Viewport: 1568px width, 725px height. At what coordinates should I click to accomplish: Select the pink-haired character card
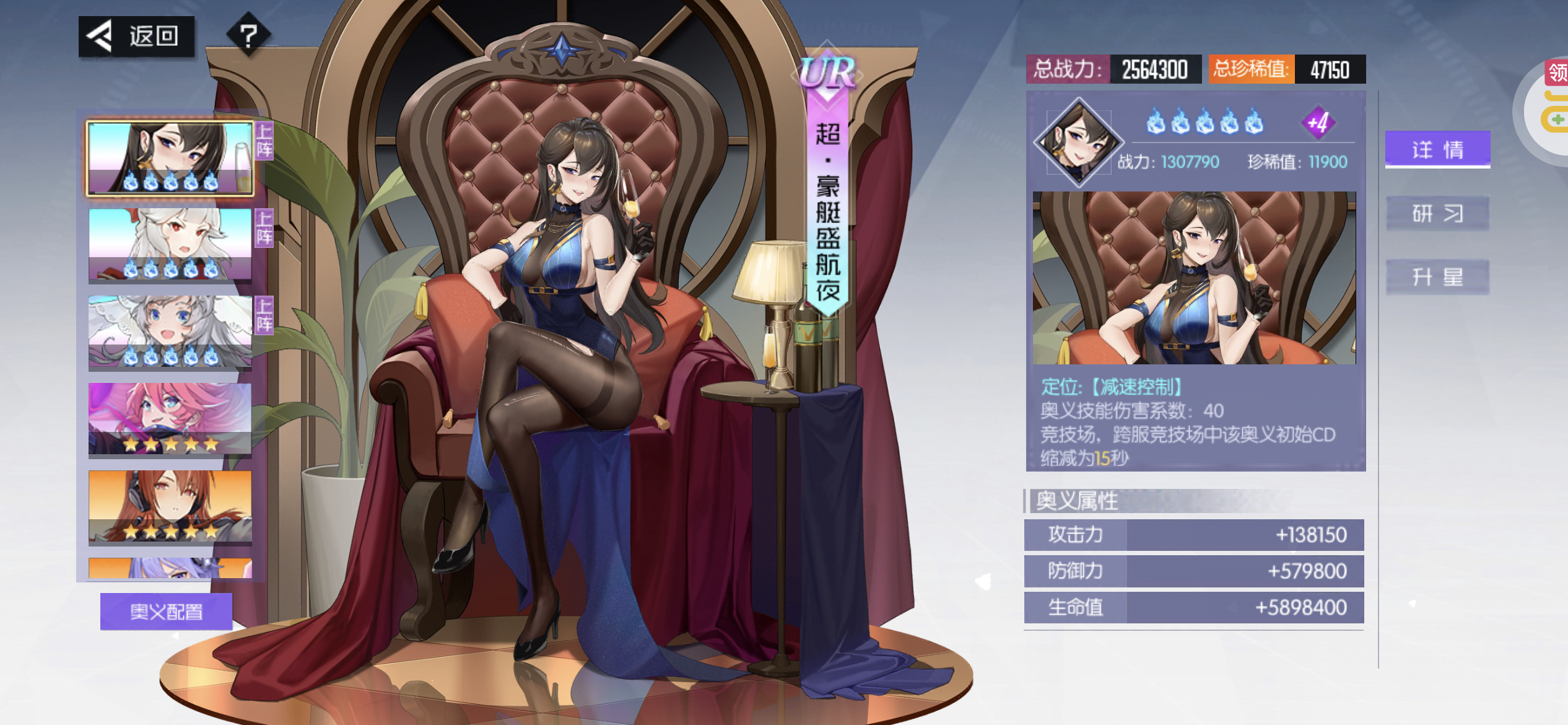[170, 419]
